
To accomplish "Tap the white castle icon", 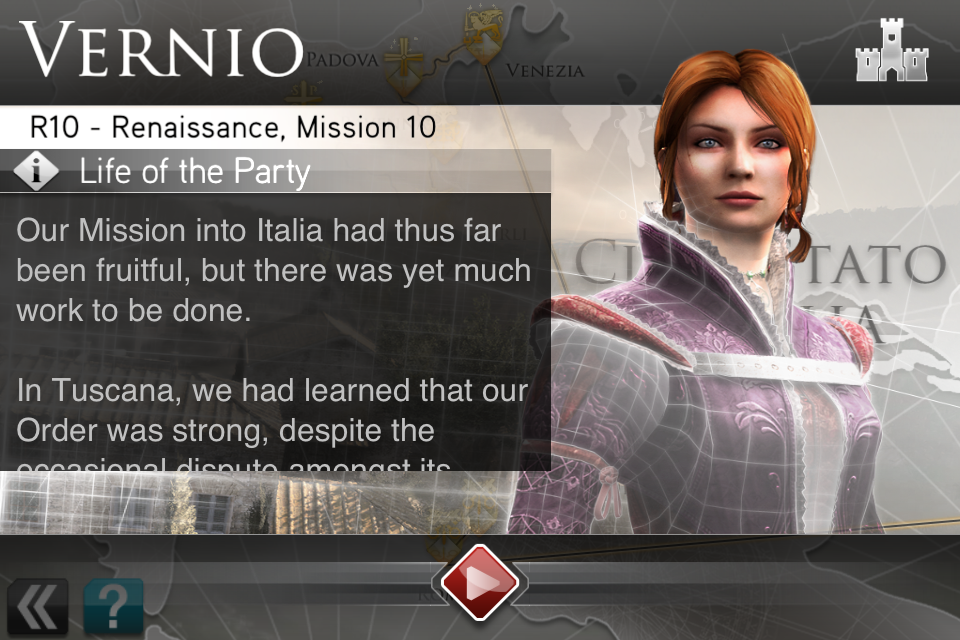I will click(x=892, y=52).
